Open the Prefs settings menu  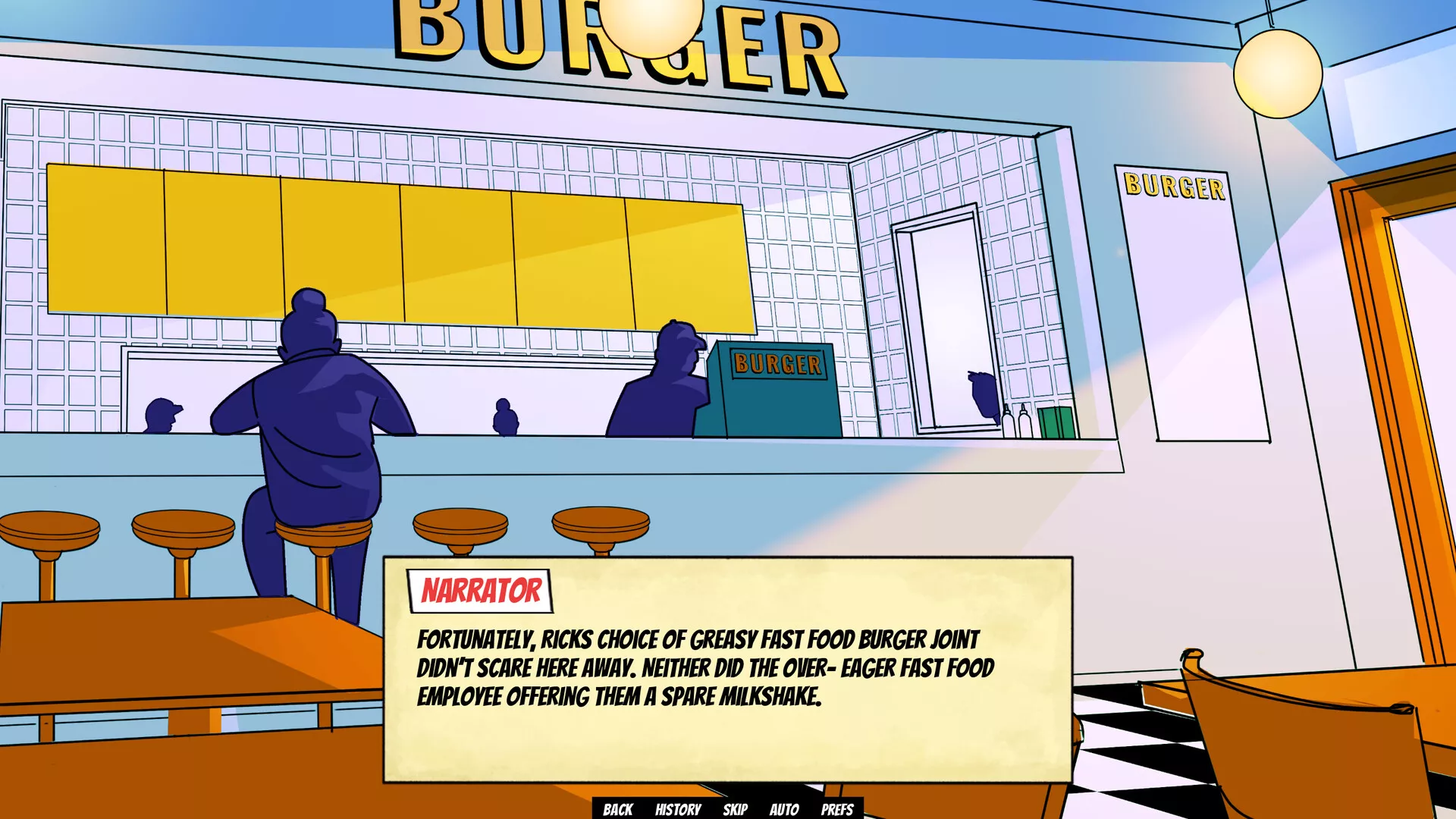837,809
